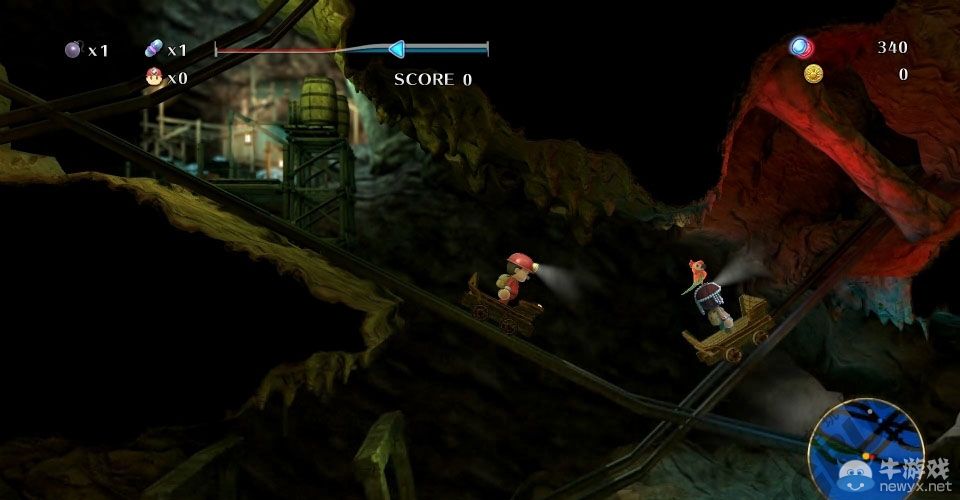This screenshot has width=960, height=500.
Task: Select the red and blue orb icon
Action: (801, 47)
